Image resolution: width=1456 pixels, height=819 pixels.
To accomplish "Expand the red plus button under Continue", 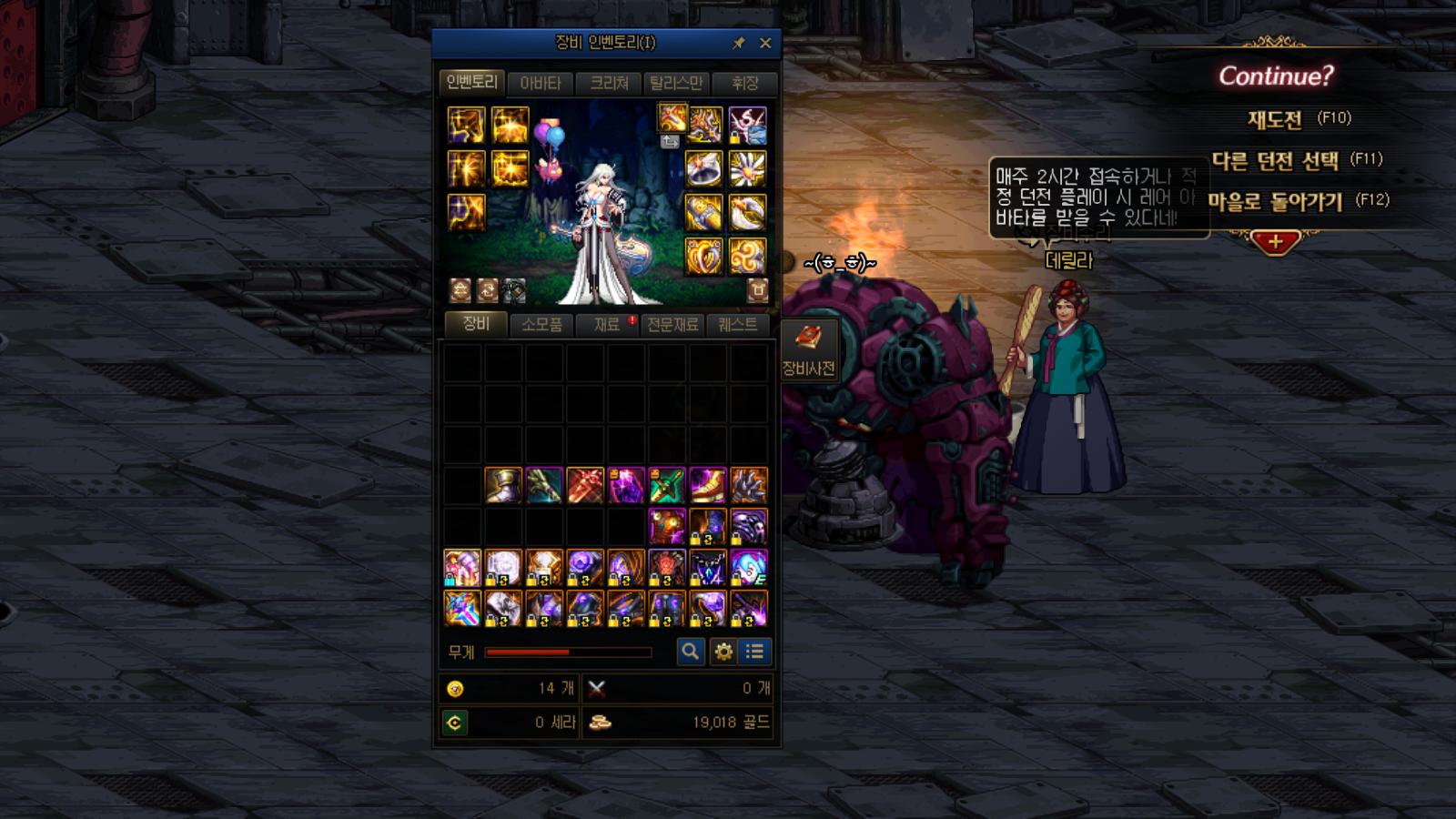I will pyautogui.click(x=1275, y=242).
